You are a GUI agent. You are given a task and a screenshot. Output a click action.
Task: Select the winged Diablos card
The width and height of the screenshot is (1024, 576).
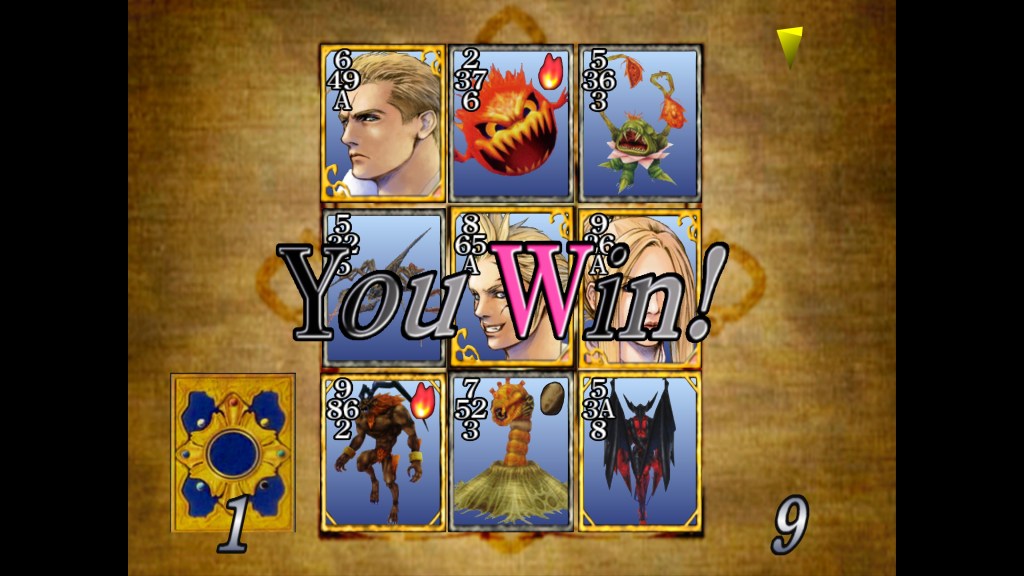[639, 450]
